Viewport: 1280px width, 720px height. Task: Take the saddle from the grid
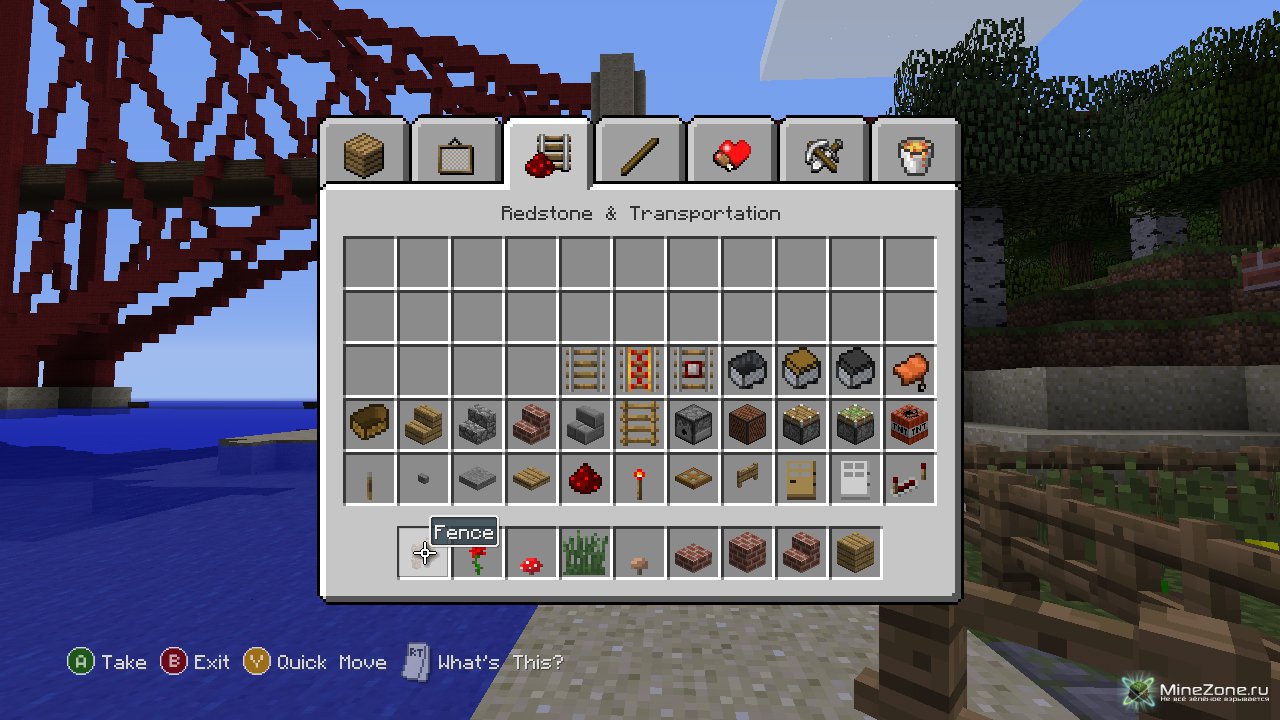(910, 371)
